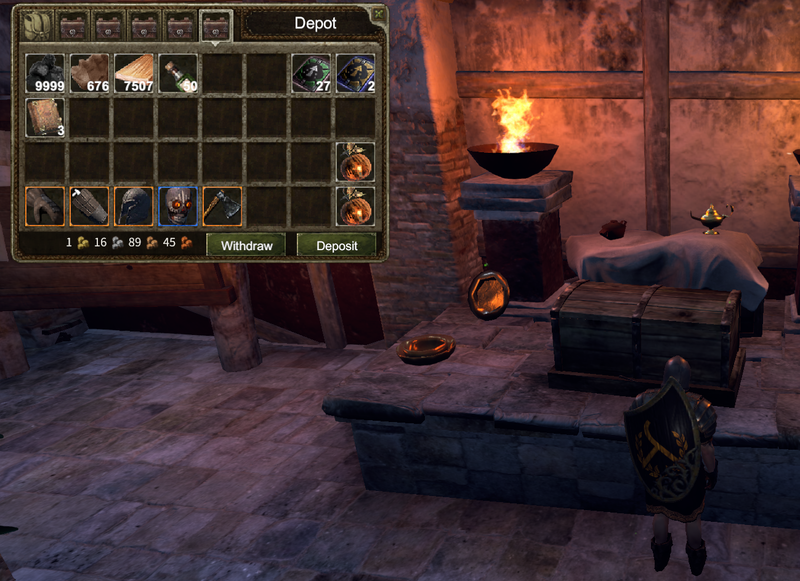Pick the stack of 676 leather
Viewport: 800px width, 581px height.
(89, 73)
